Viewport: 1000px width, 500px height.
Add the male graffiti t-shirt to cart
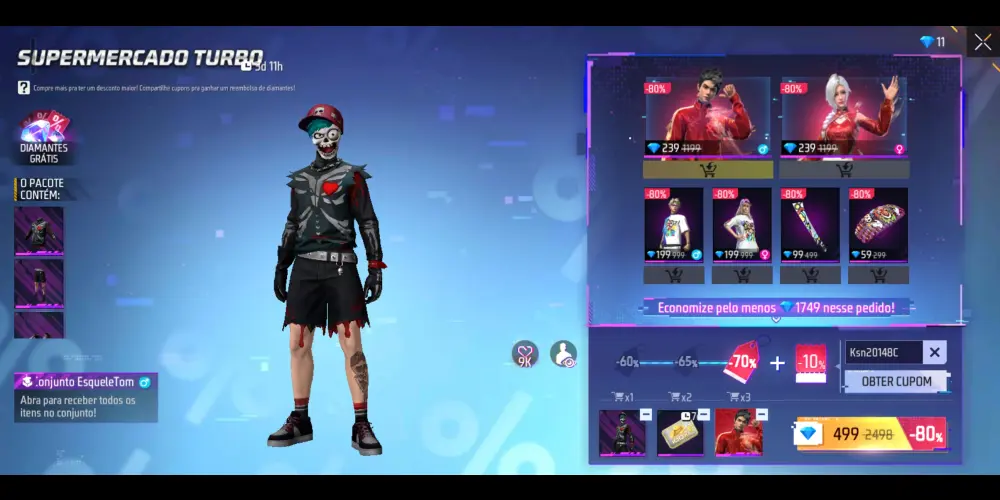(x=673, y=274)
